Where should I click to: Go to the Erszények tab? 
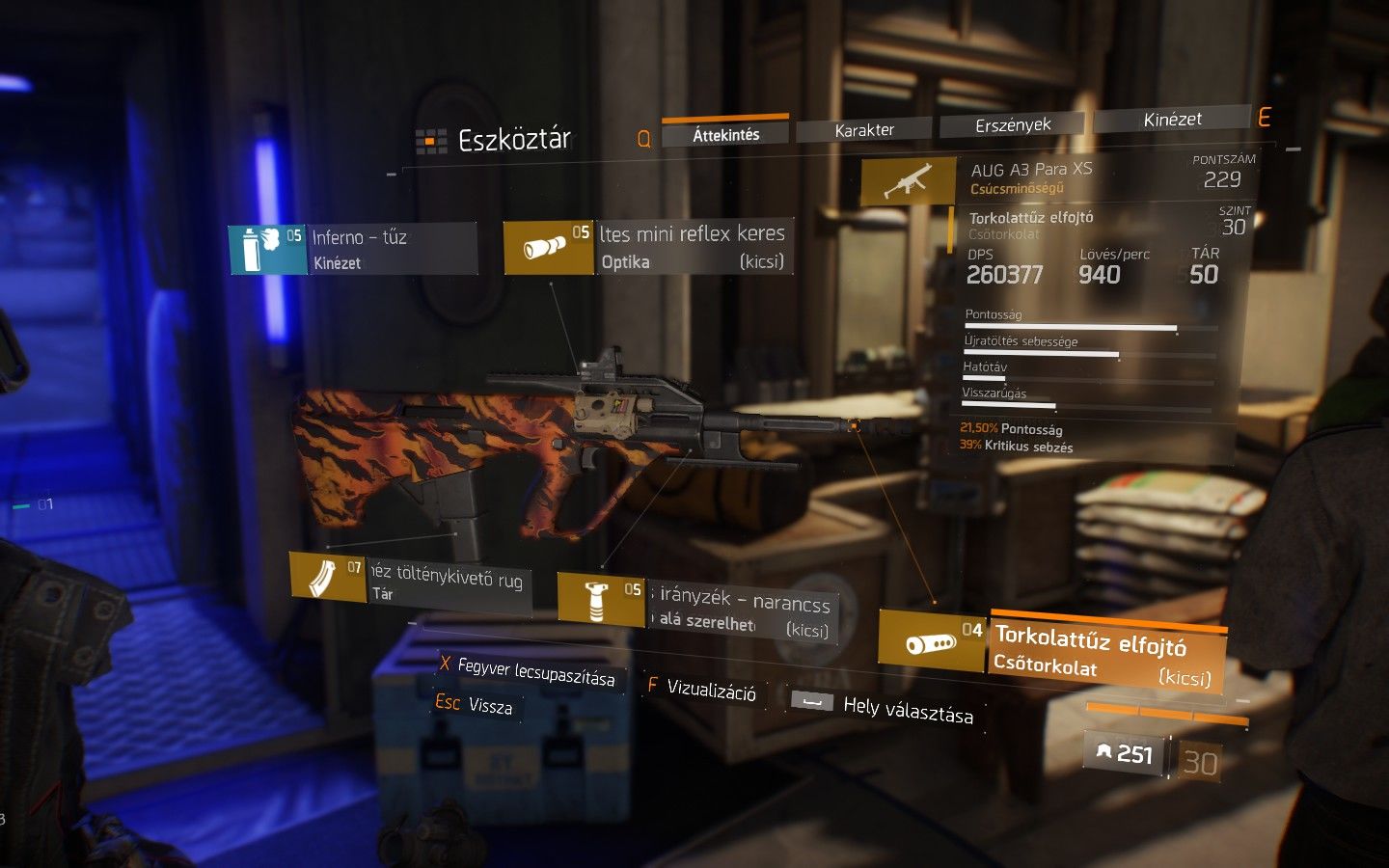pos(1012,124)
